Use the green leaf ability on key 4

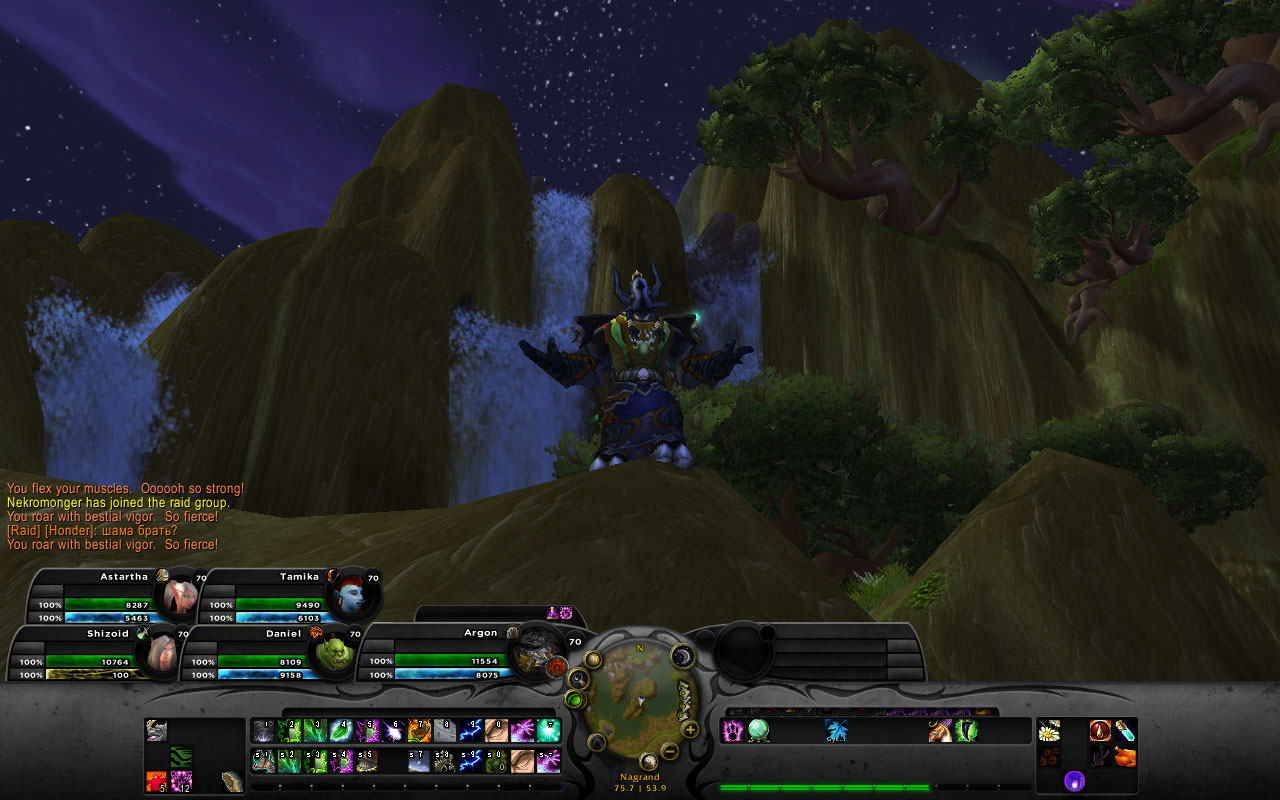pyautogui.click(x=340, y=731)
